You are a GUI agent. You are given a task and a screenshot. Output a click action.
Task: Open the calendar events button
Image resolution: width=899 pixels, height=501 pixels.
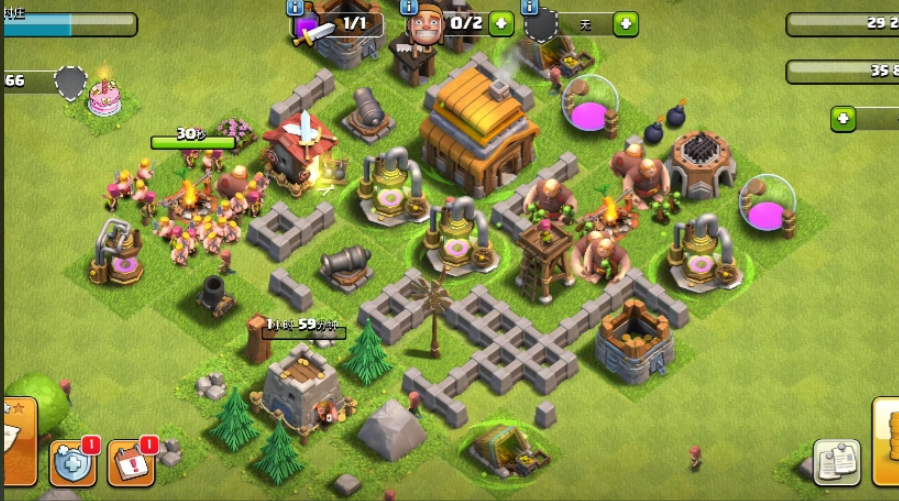pyautogui.click(x=130, y=462)
